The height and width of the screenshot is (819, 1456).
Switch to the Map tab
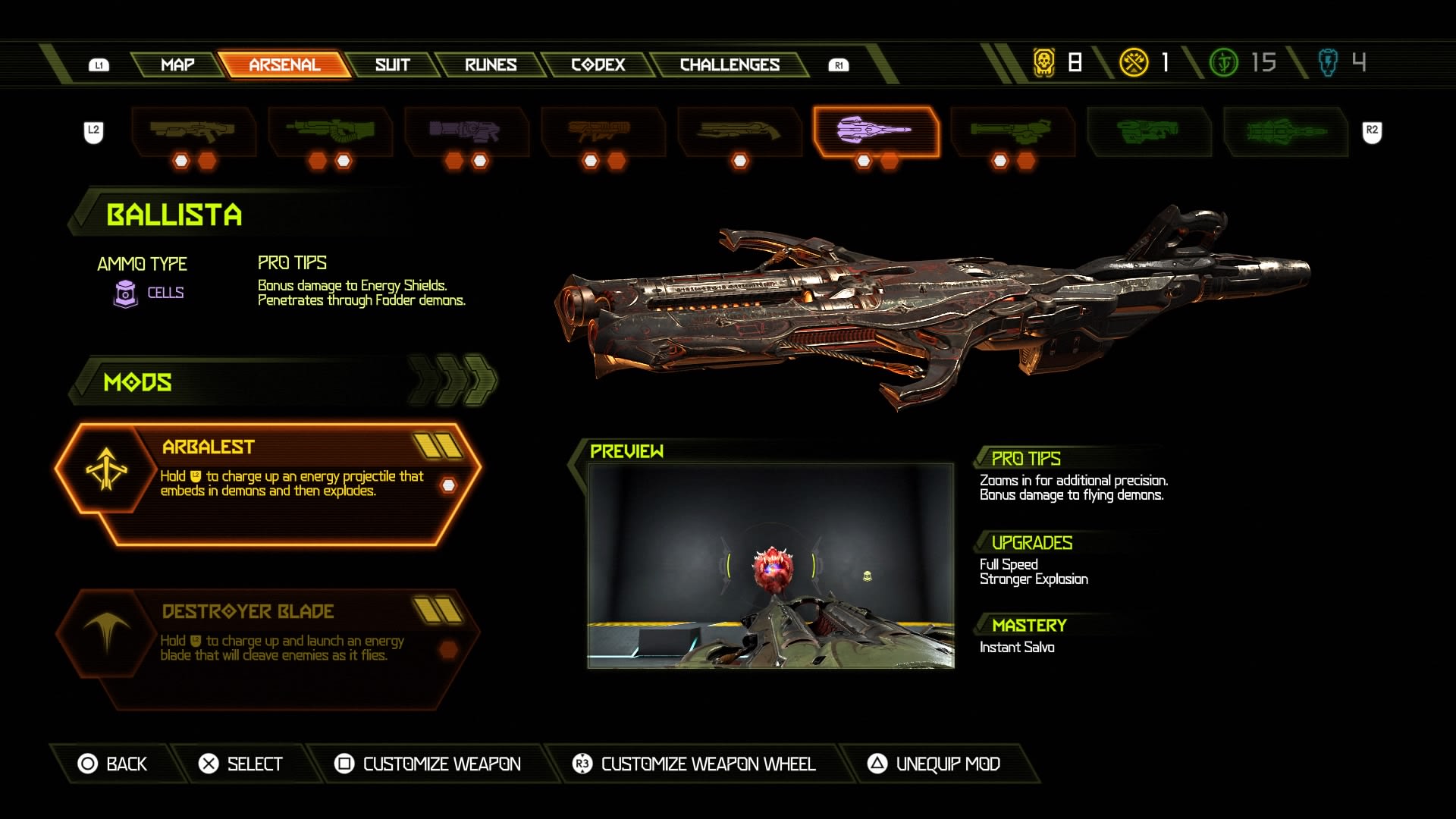(177, 65)
